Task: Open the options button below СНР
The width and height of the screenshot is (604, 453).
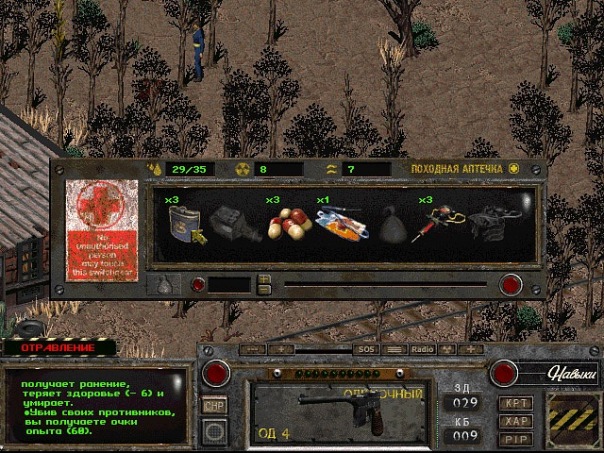Action: point(214,431)
